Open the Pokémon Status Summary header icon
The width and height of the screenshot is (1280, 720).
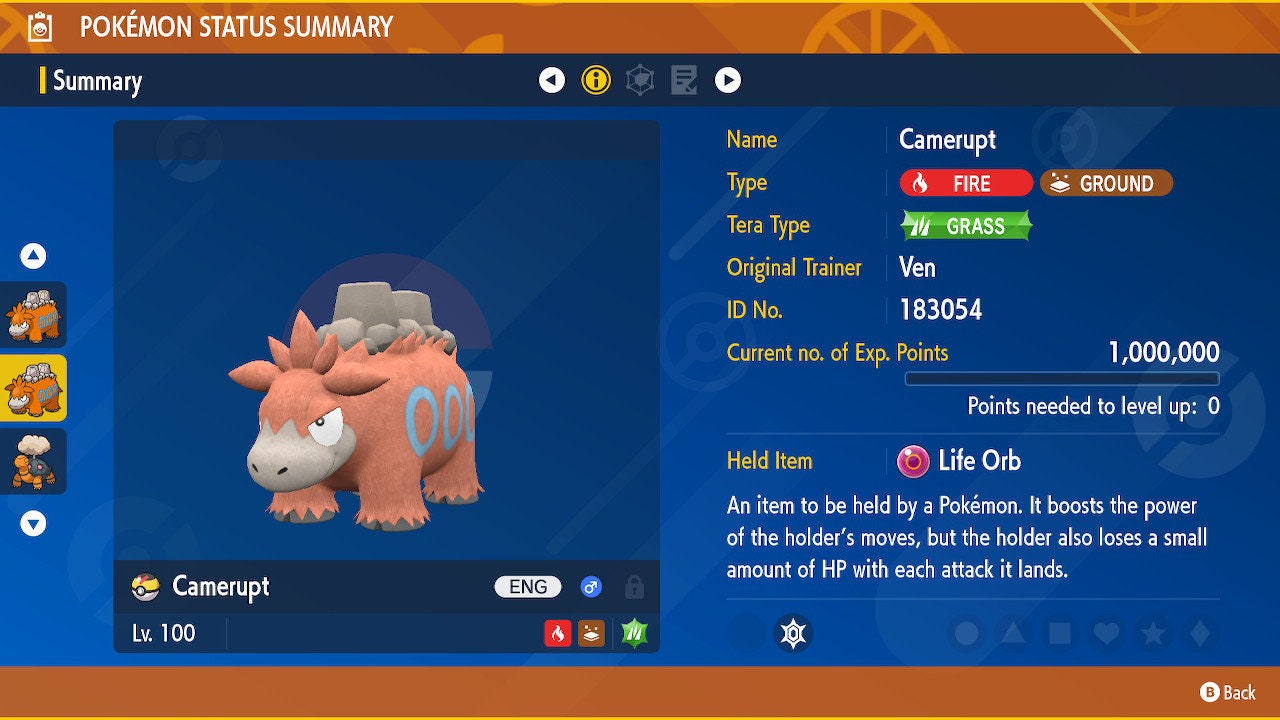(x=36, y=27)
